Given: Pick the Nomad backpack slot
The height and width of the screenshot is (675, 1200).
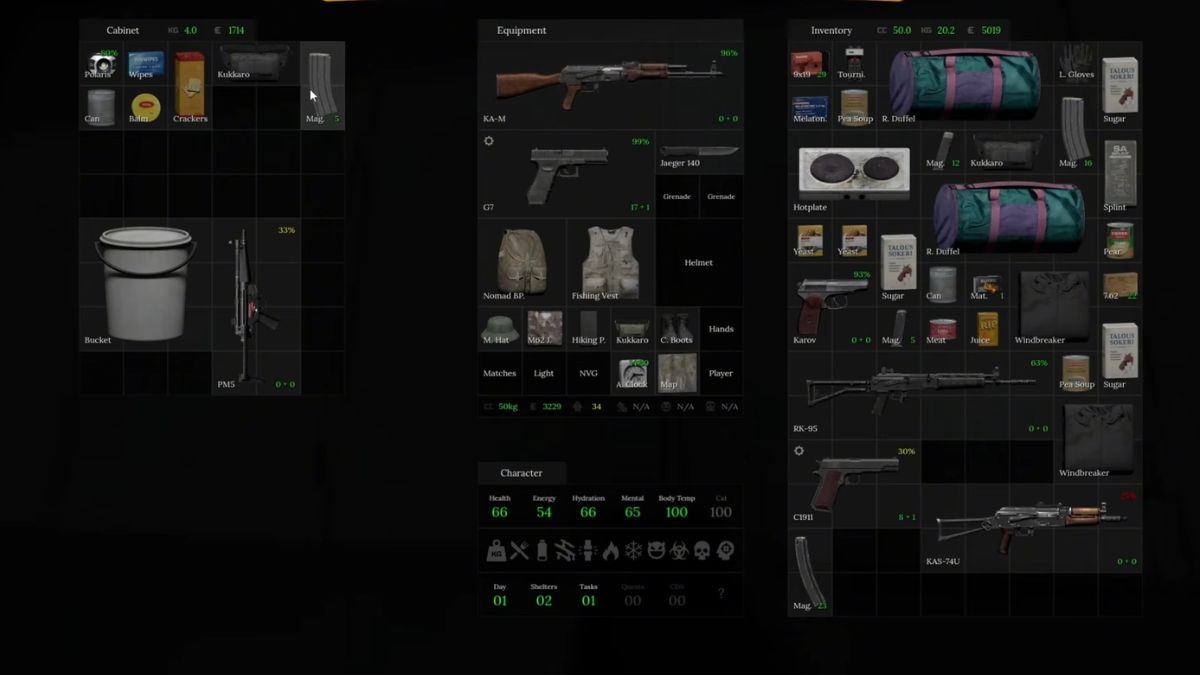Looking at the screenshot, I should point(521,261).
